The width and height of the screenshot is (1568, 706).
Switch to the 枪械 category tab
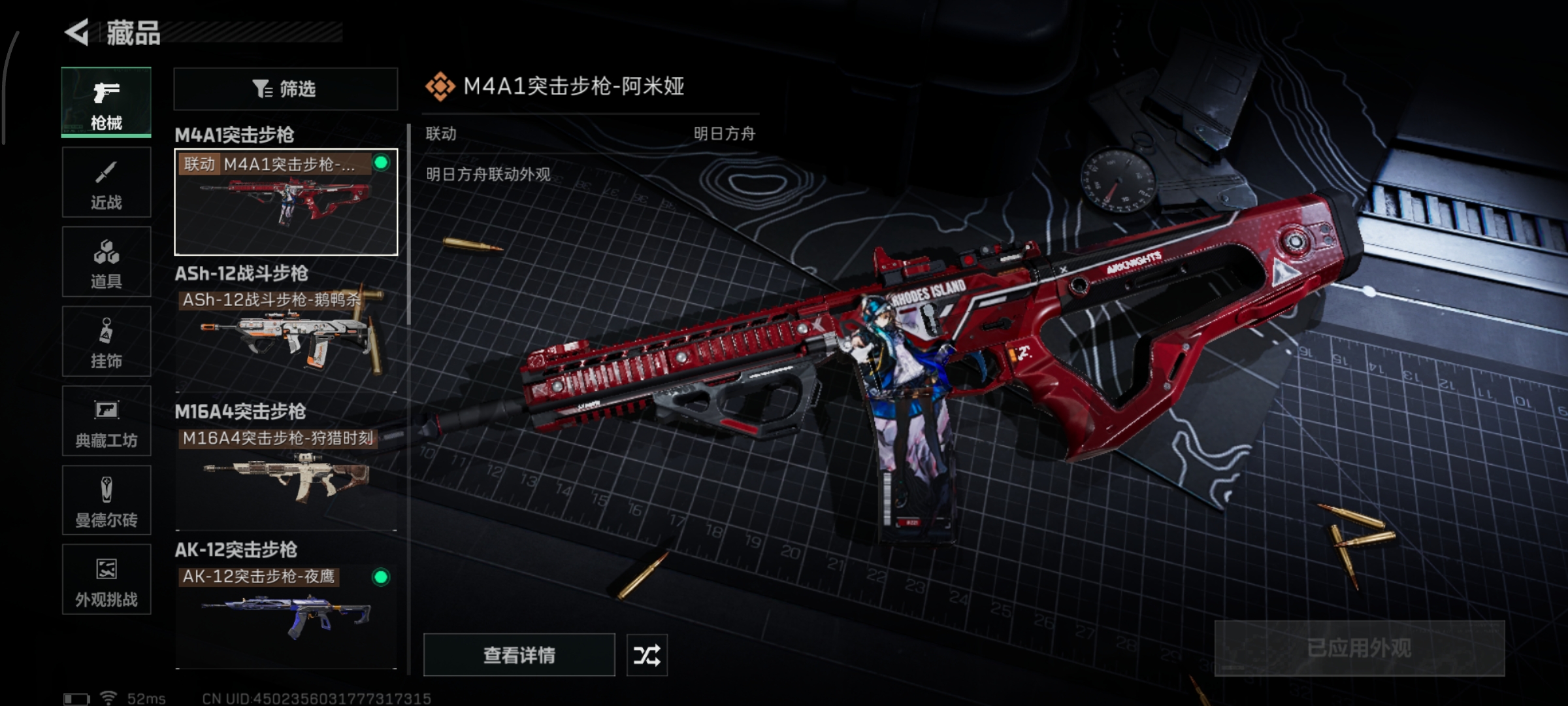(x=106, y=103)
